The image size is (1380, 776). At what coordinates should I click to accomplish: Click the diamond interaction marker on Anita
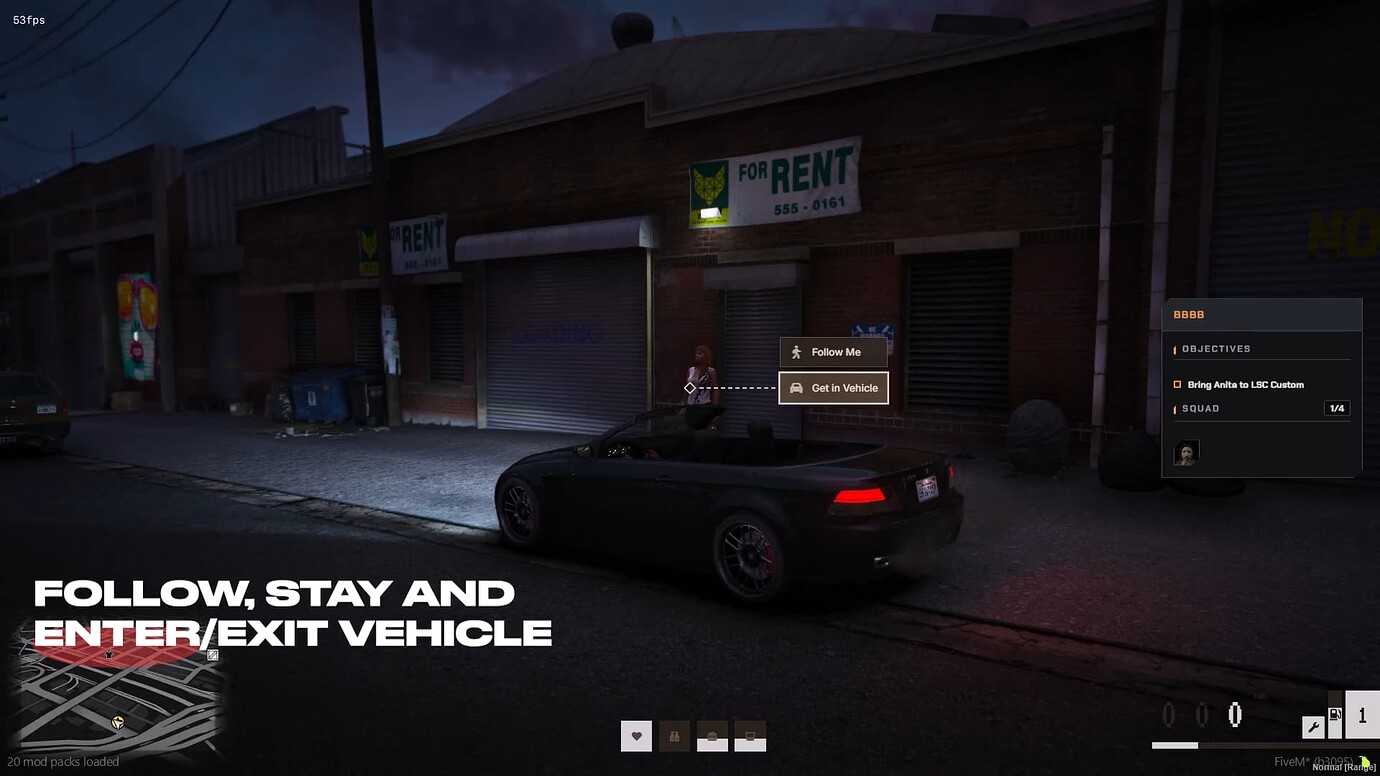coord(689,388)
